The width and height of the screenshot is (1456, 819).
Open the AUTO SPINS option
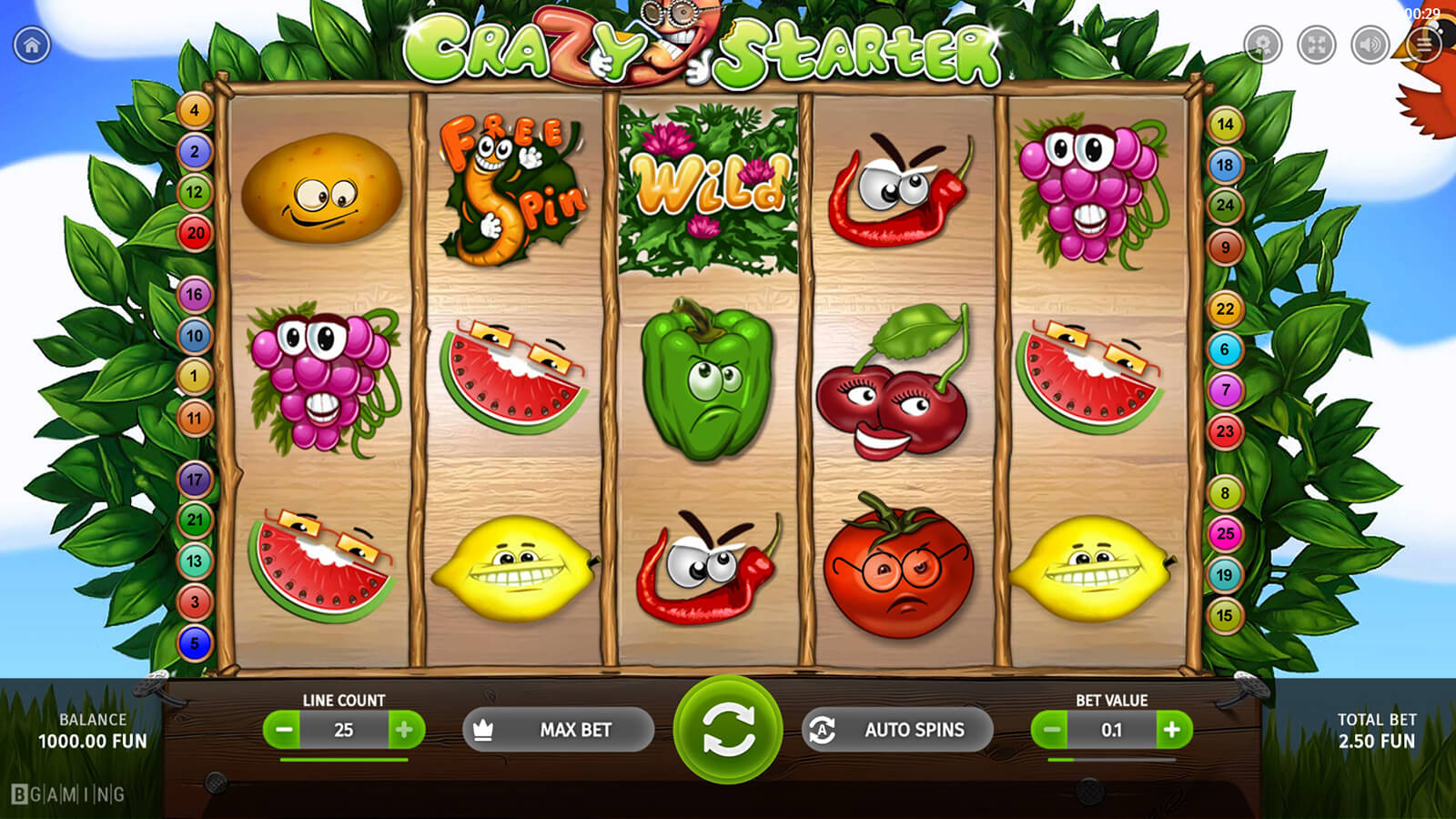point(896,730)
